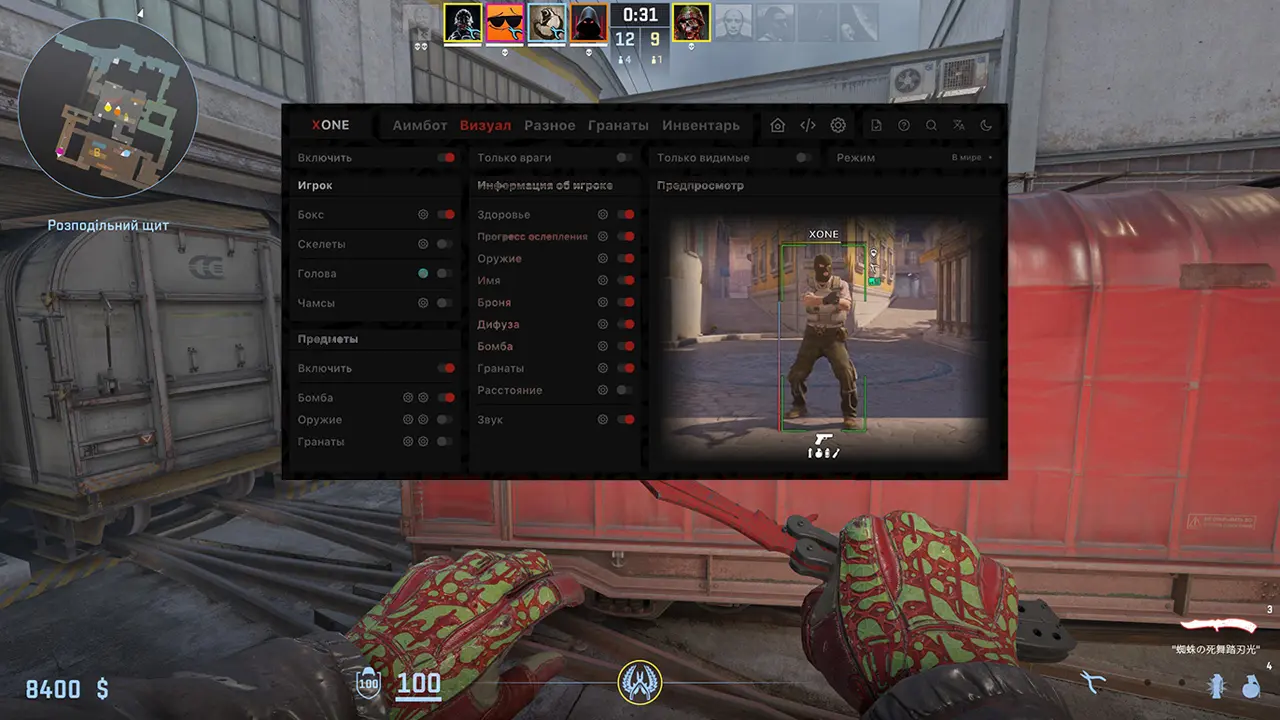Toggle the Только видимые switch
Image resolution: width=1280 pixels, height=720 pixels.
pos(803,157)
